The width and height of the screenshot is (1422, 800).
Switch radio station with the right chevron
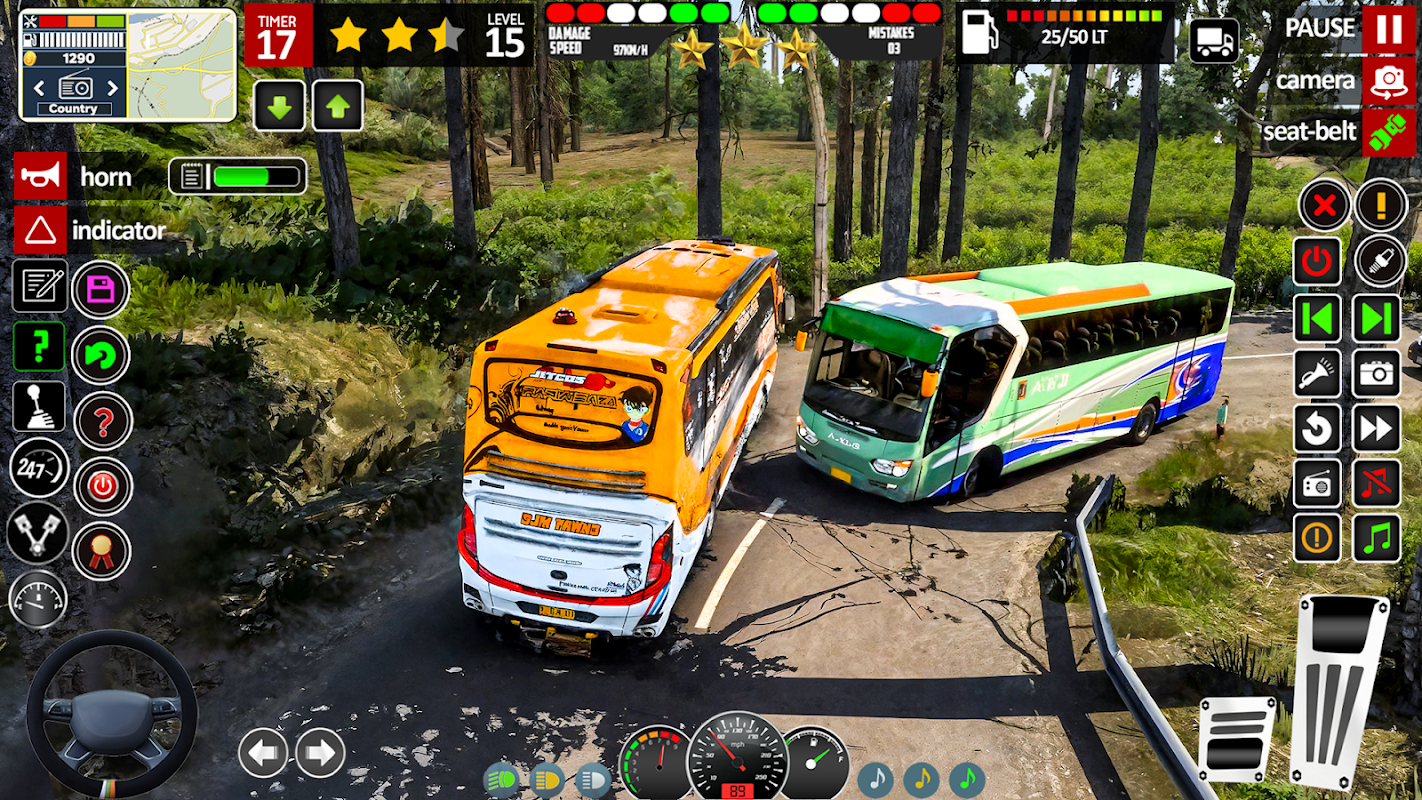pos(112,88)
